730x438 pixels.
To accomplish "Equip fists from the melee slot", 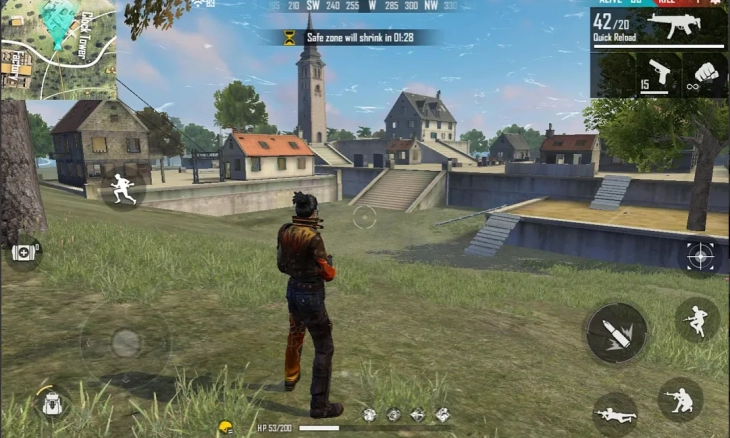I will (705, 73).
